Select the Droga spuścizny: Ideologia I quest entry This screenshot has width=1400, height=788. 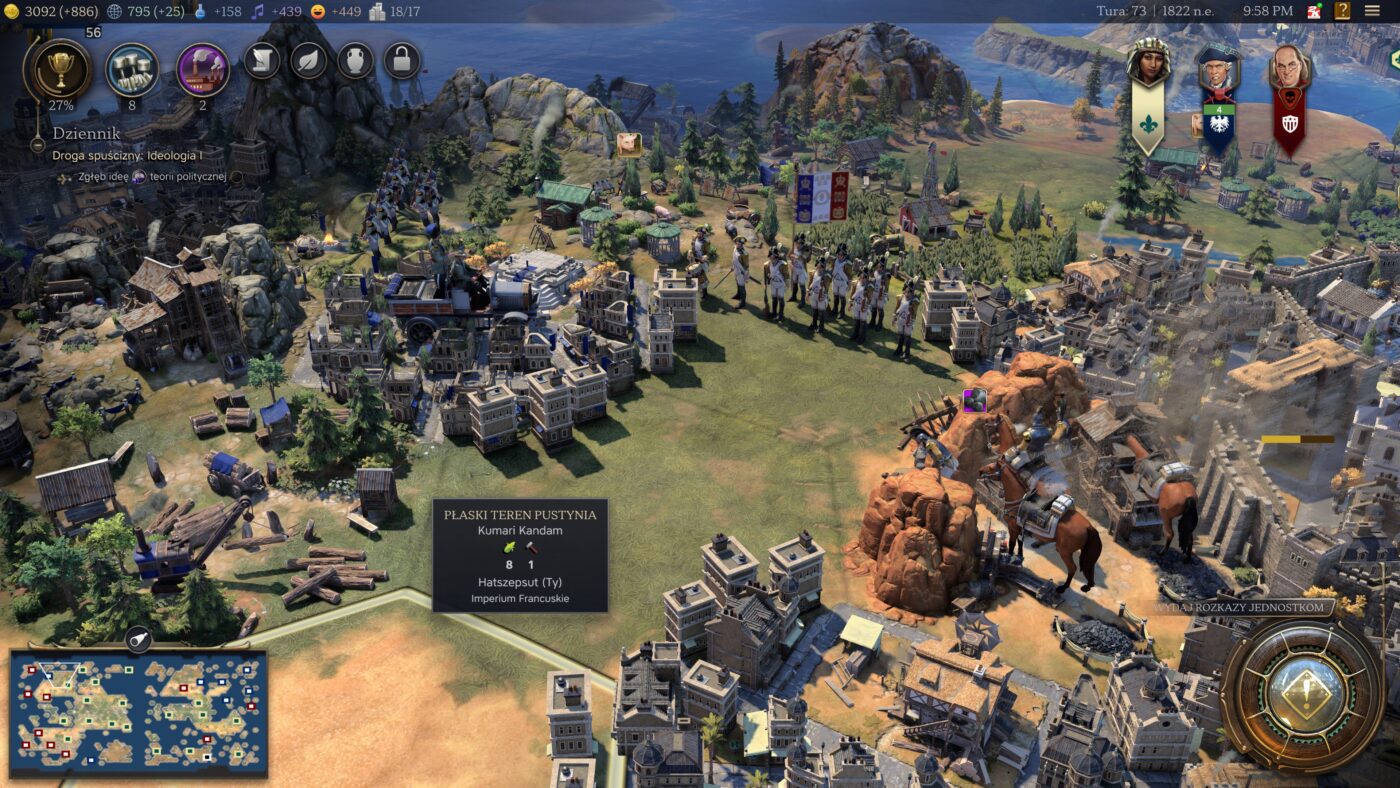127,156
